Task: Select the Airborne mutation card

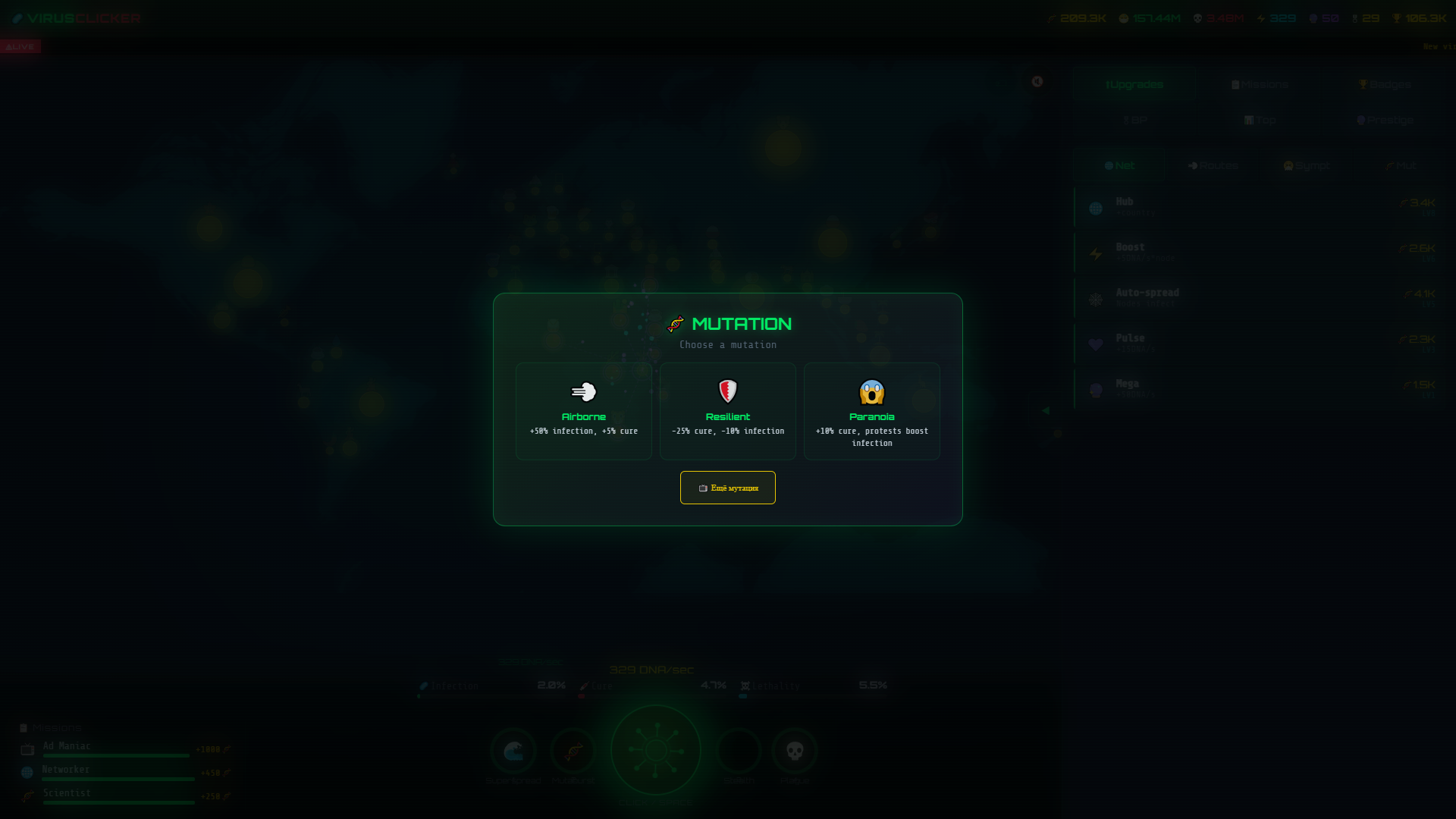Action: [583, 411]
